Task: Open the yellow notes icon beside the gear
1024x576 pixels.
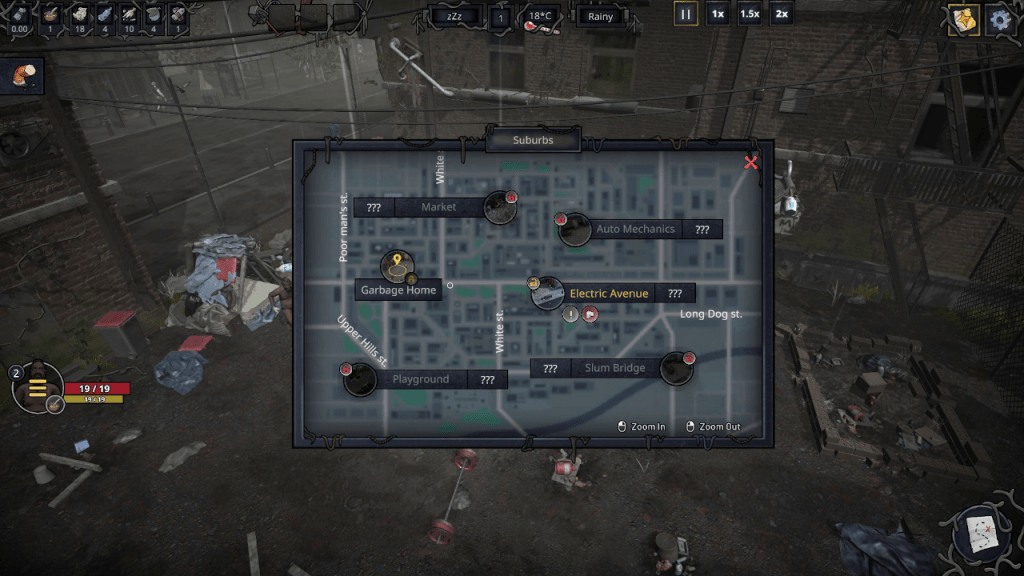Action: pos(963,20)
